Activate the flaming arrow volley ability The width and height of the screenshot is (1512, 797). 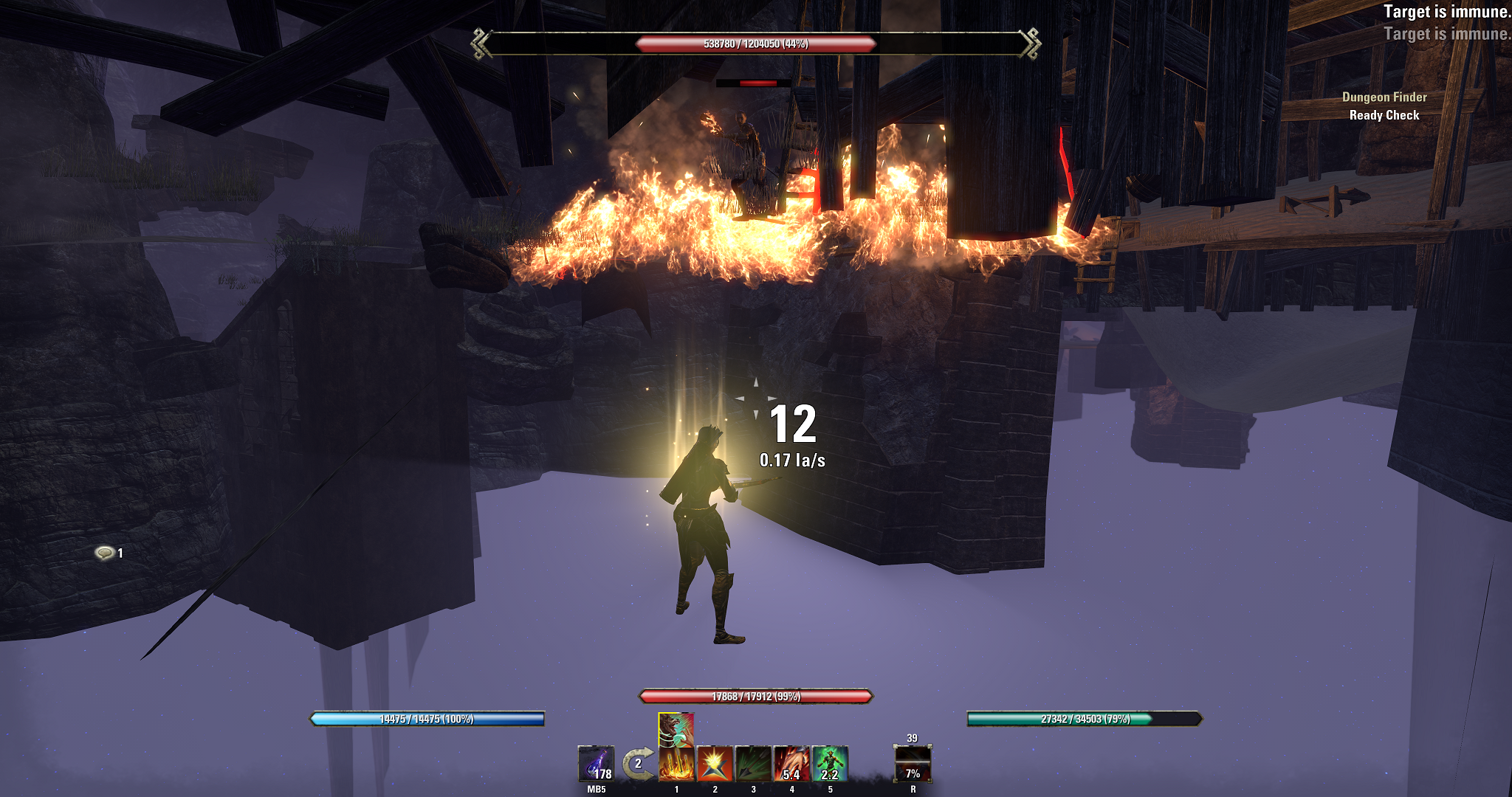pyautogui.click(x=676, y=765)
